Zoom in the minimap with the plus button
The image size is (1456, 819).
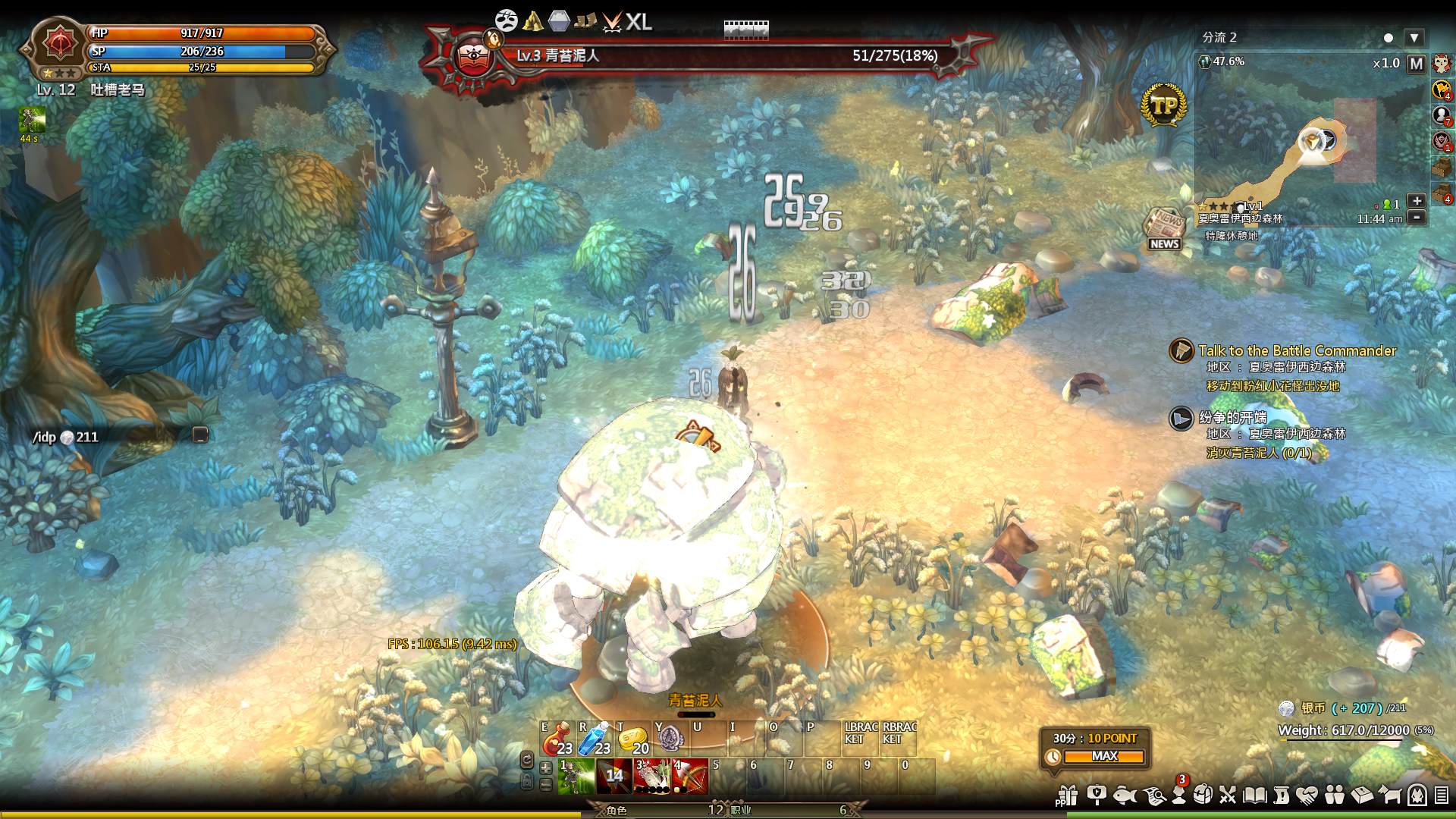pyautogui.click(x=1416, y=200)
